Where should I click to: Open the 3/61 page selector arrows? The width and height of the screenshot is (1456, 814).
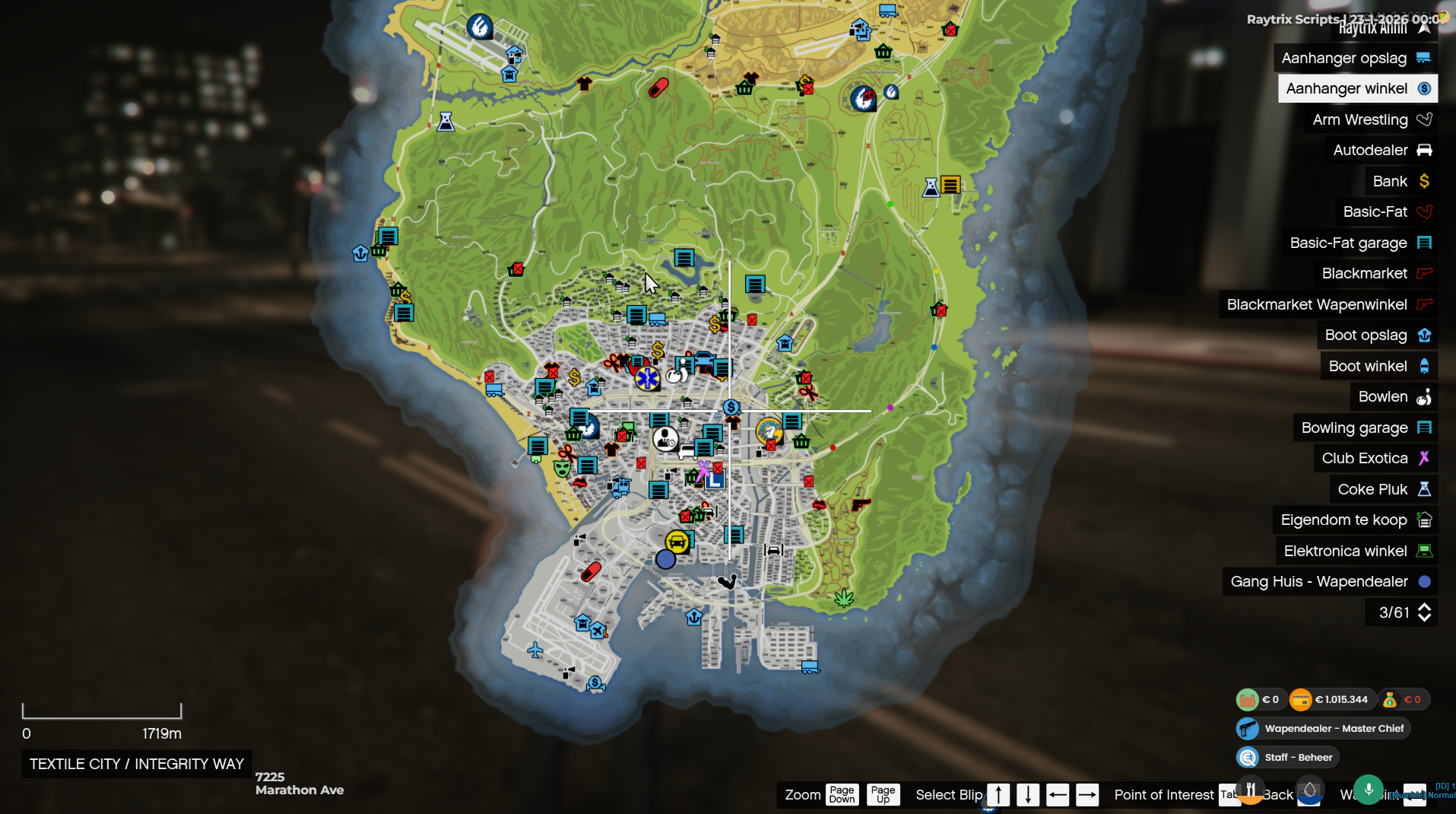pos(1424,612)
